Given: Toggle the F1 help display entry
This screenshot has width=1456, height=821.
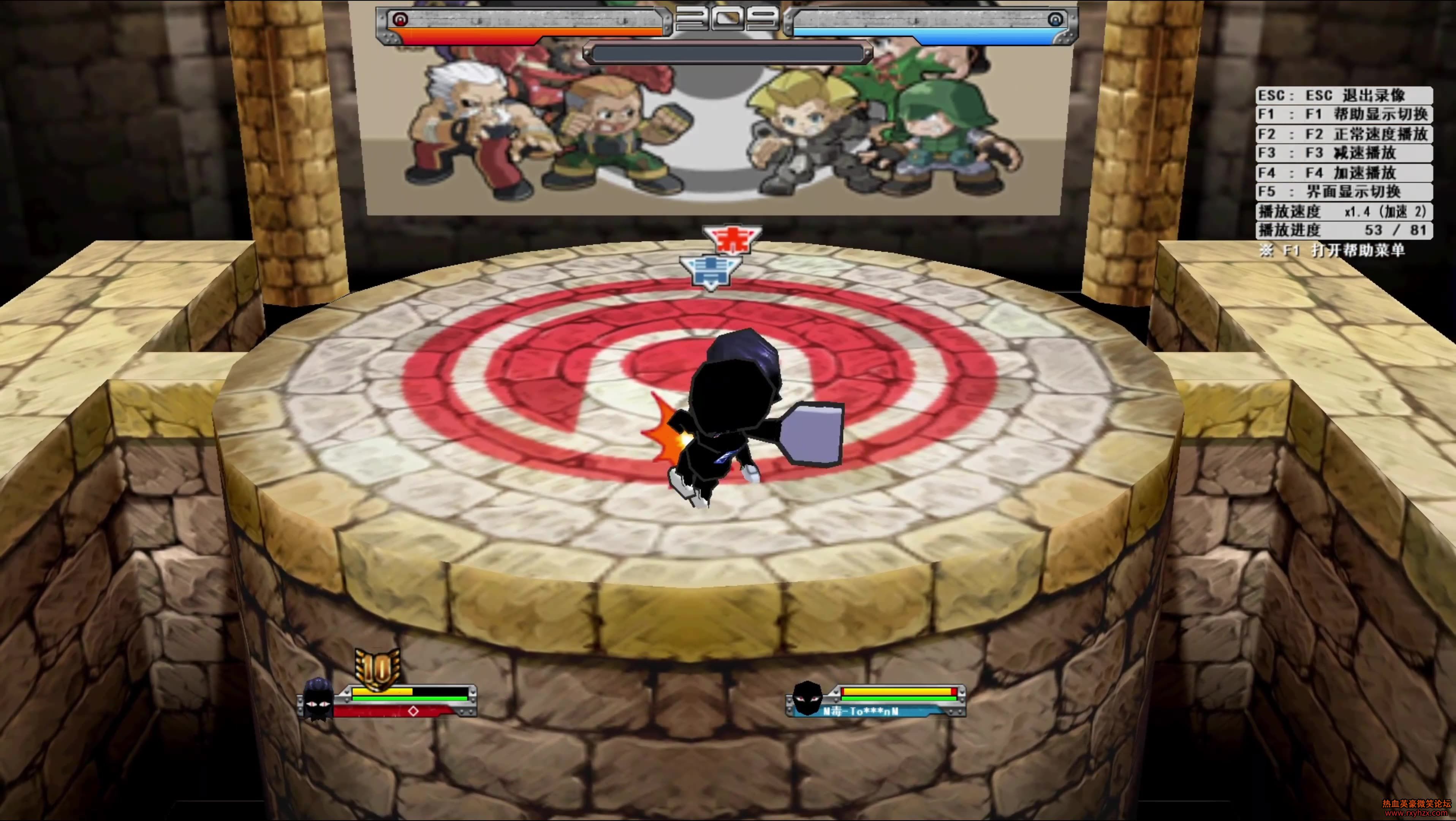Looking at the screenshot, I should point(1344,114).
